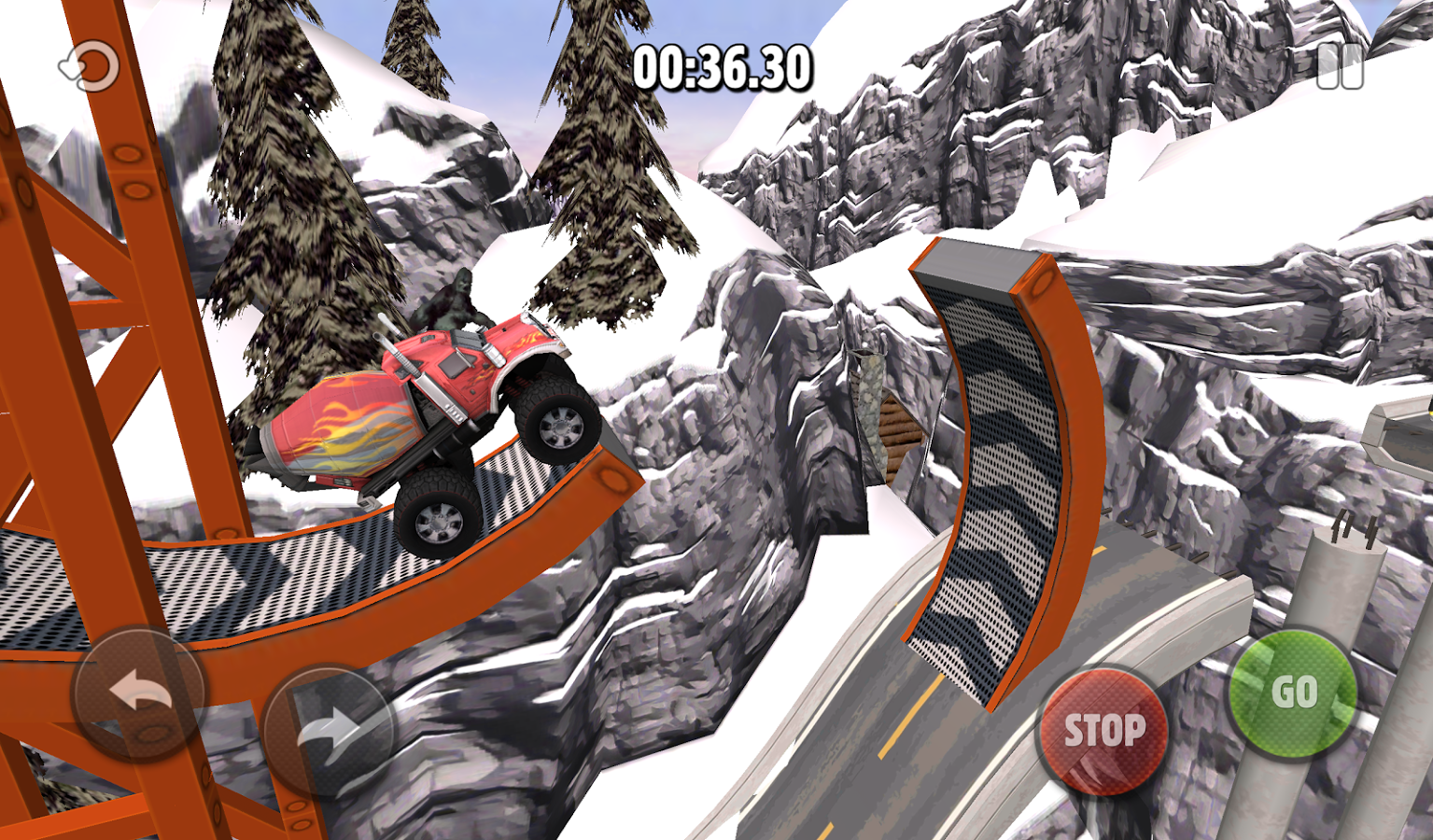The height and width of the screenshot is (840, 1433).
Task: Pause the game with the pause icon
Action: pyautogui.click(x=1340, y=67)
